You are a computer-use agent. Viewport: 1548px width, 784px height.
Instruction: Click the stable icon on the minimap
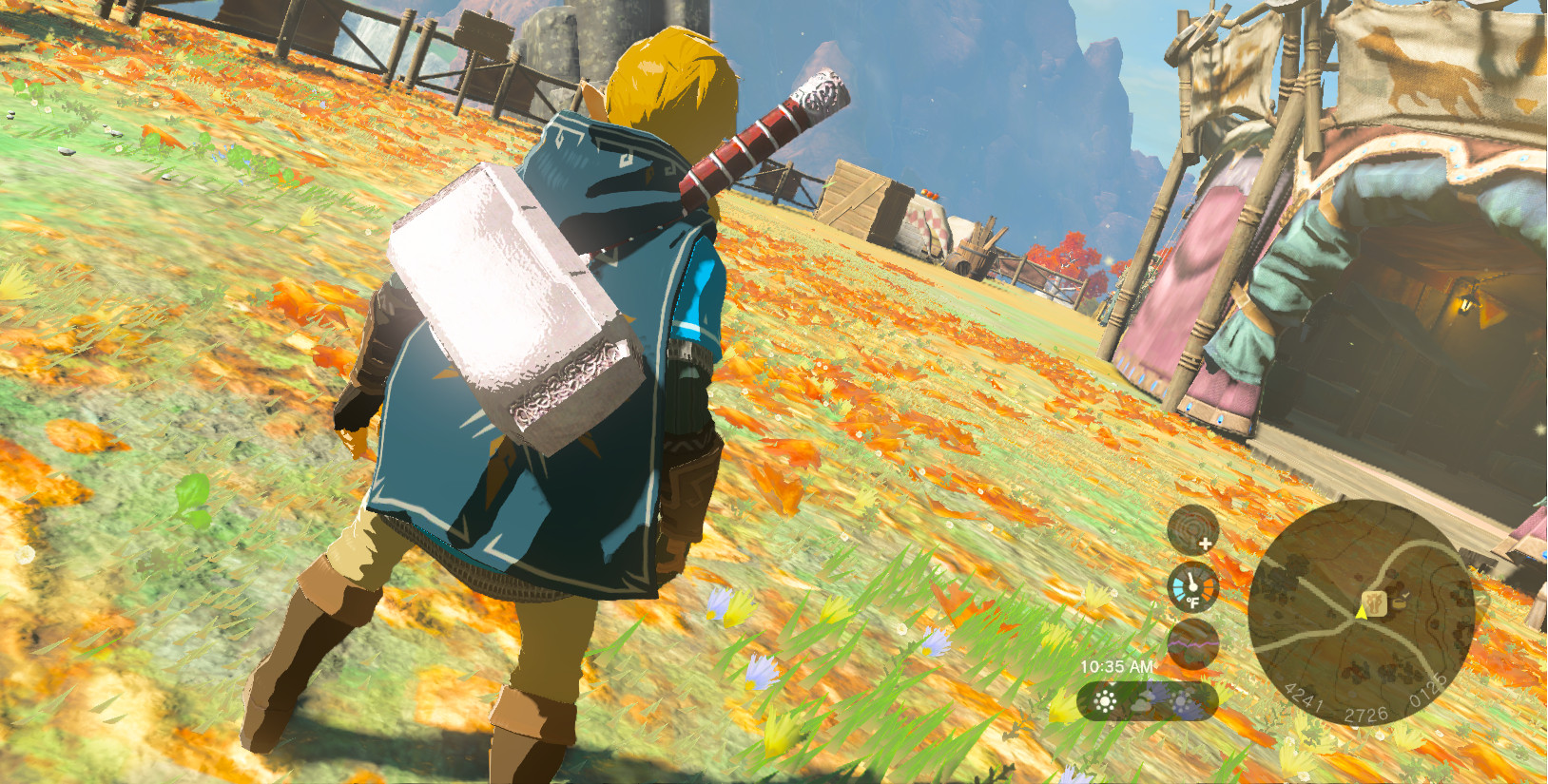tap(1374, 603)
